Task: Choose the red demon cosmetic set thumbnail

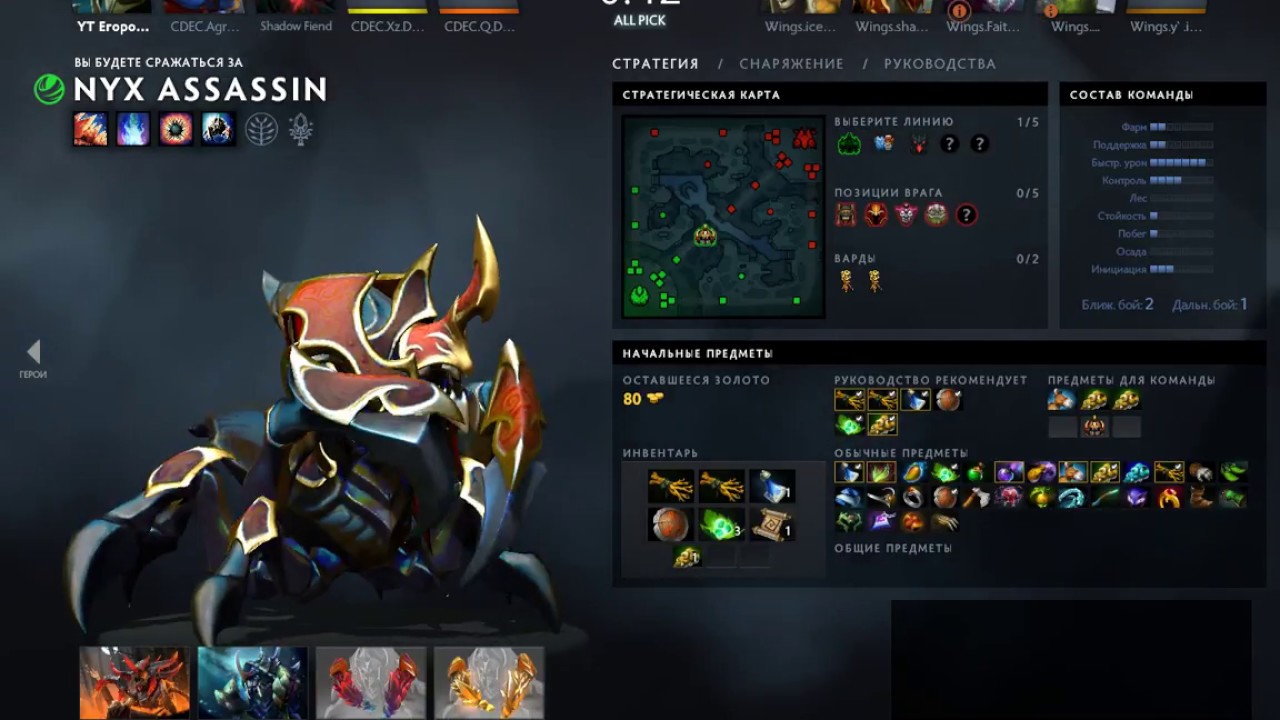Action: click(x=134, y=682)
